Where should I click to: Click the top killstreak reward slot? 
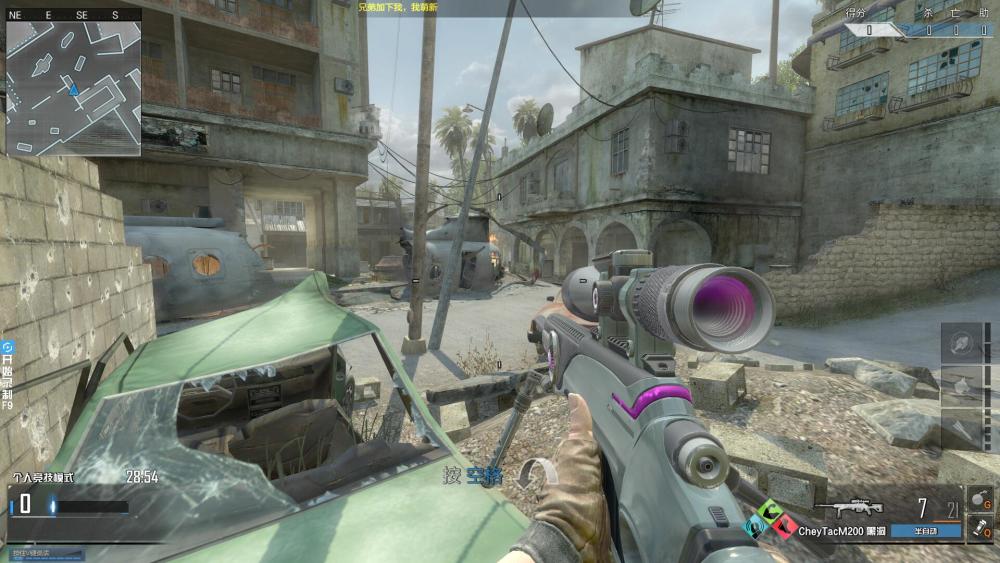click(961, 343)
